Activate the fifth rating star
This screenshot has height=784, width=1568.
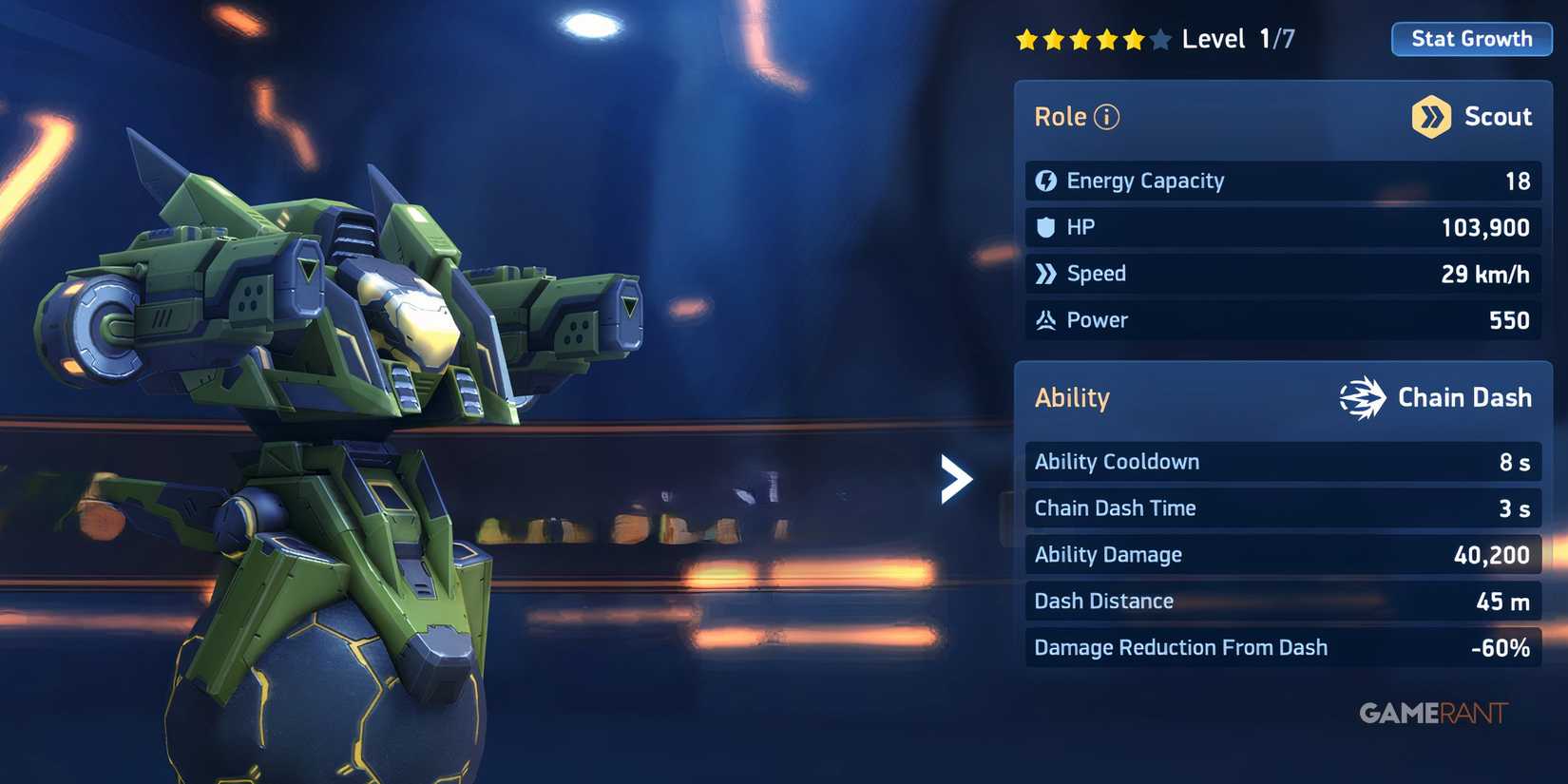[x=1133, y=39]
